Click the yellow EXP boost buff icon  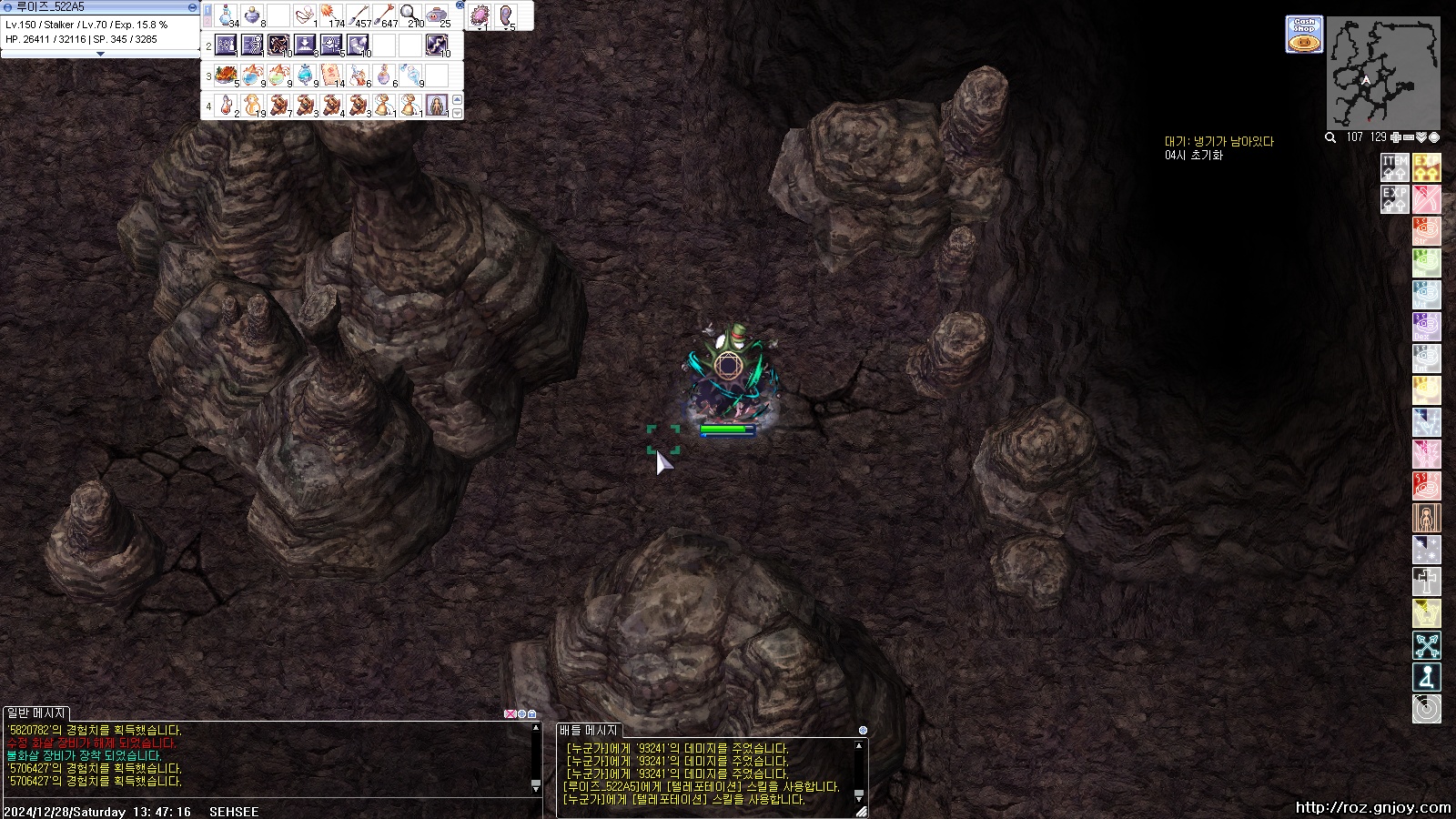pyautogui.click(x=1426, y=167)
